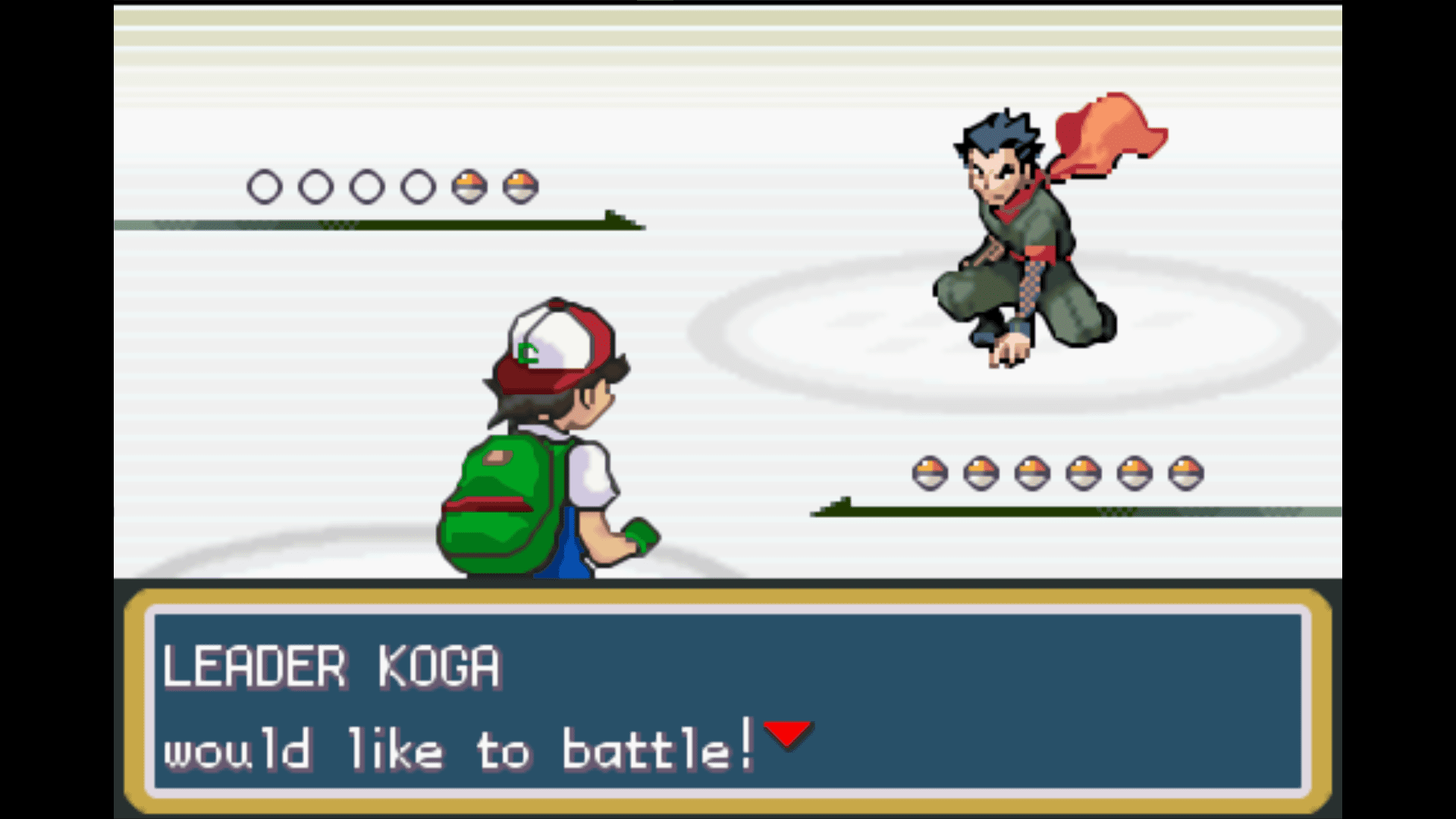The height and width of the screenshot is (819, 1456).
Task: Select the second empty Poké Ball outline on Koga's bar
Action: pyautogui.click(x=318, y=184)
